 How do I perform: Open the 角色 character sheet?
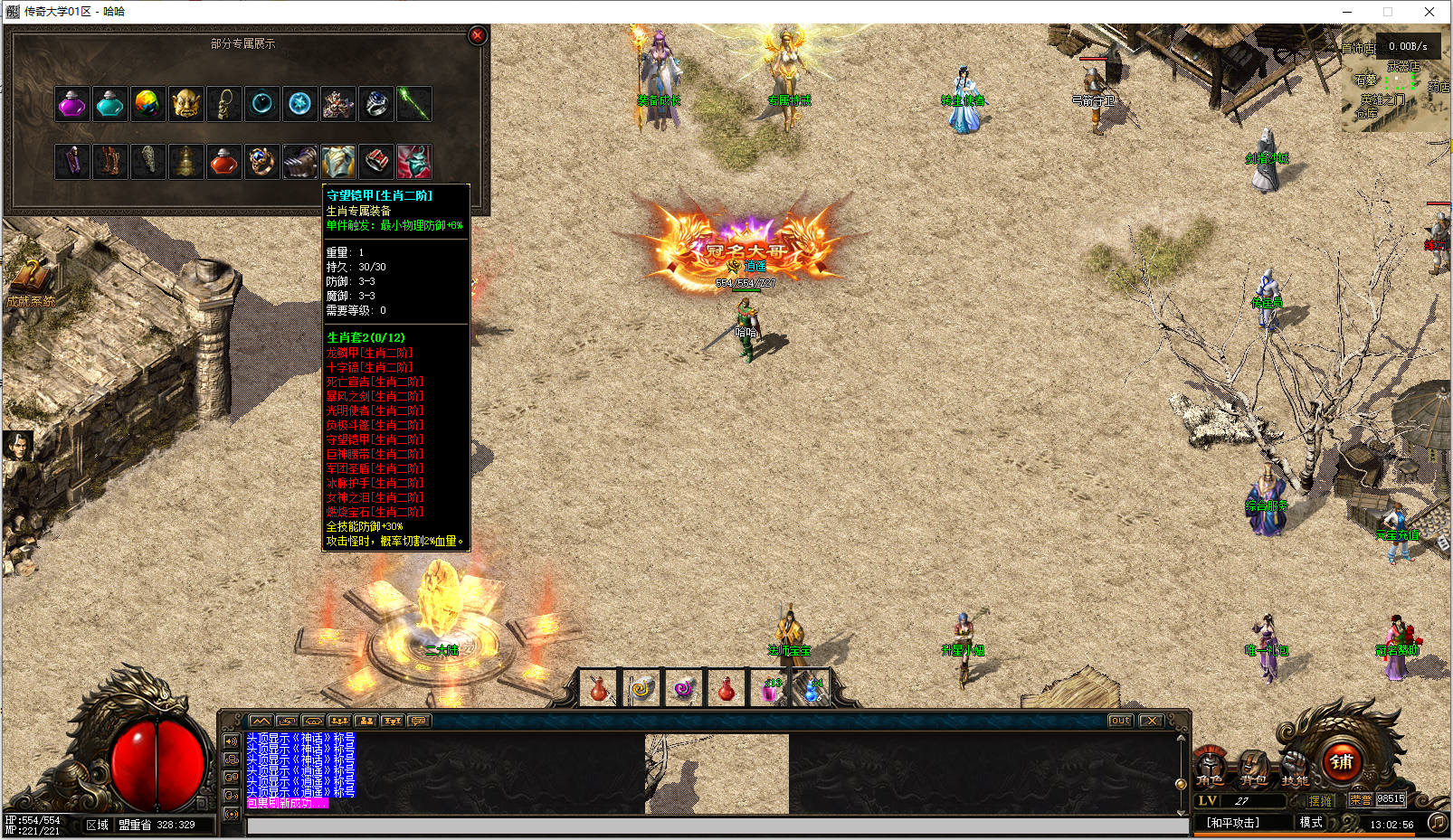click(1210, 768)
